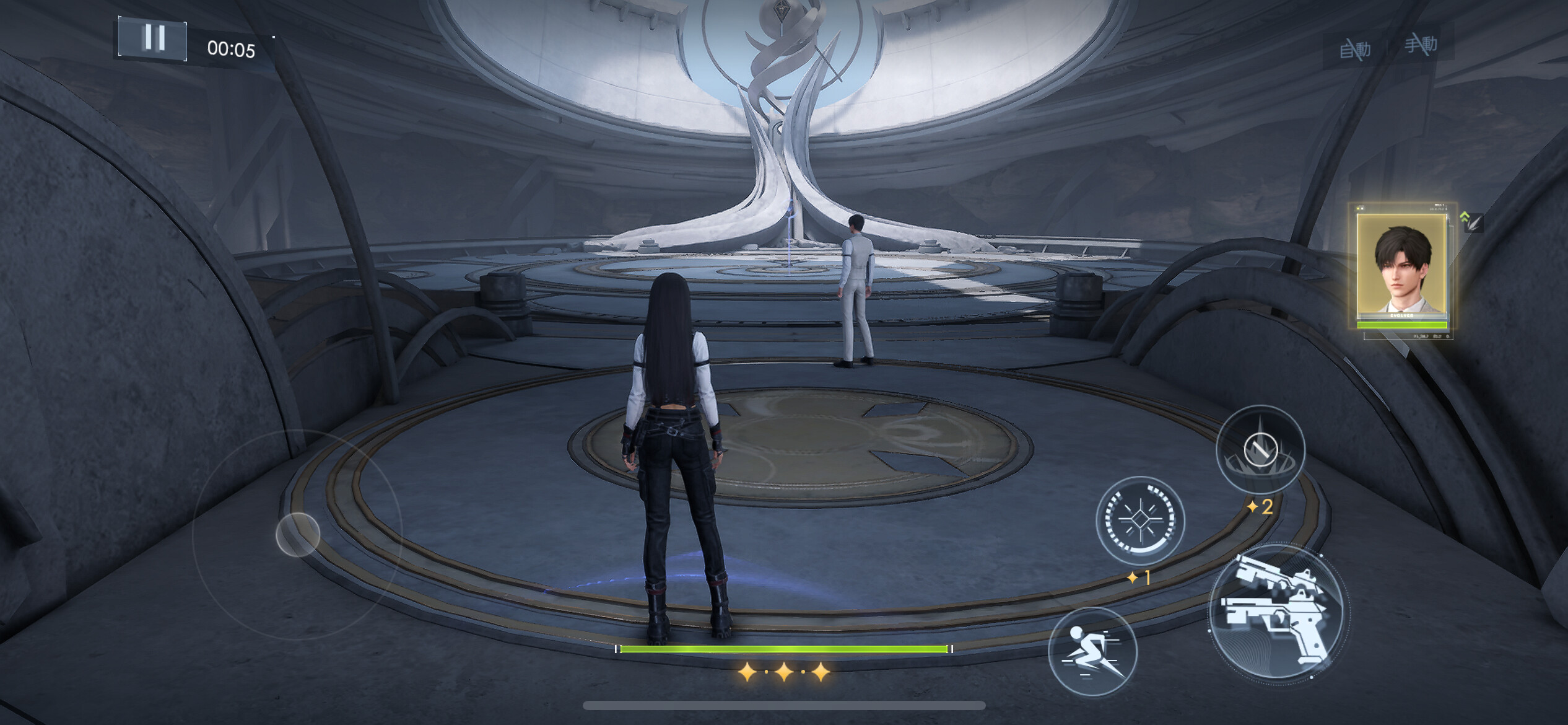Trigger the upper crystal burst skill
The width and height of the screenshot is (1568, 725).
pos(1260,450)
